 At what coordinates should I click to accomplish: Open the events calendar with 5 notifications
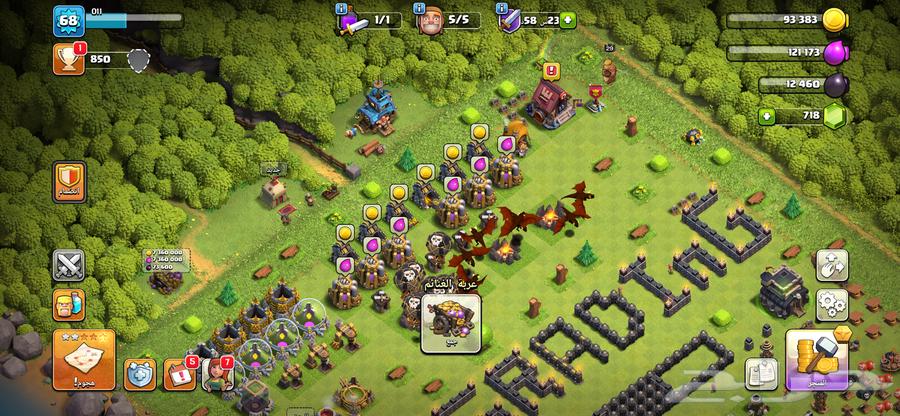180,374
